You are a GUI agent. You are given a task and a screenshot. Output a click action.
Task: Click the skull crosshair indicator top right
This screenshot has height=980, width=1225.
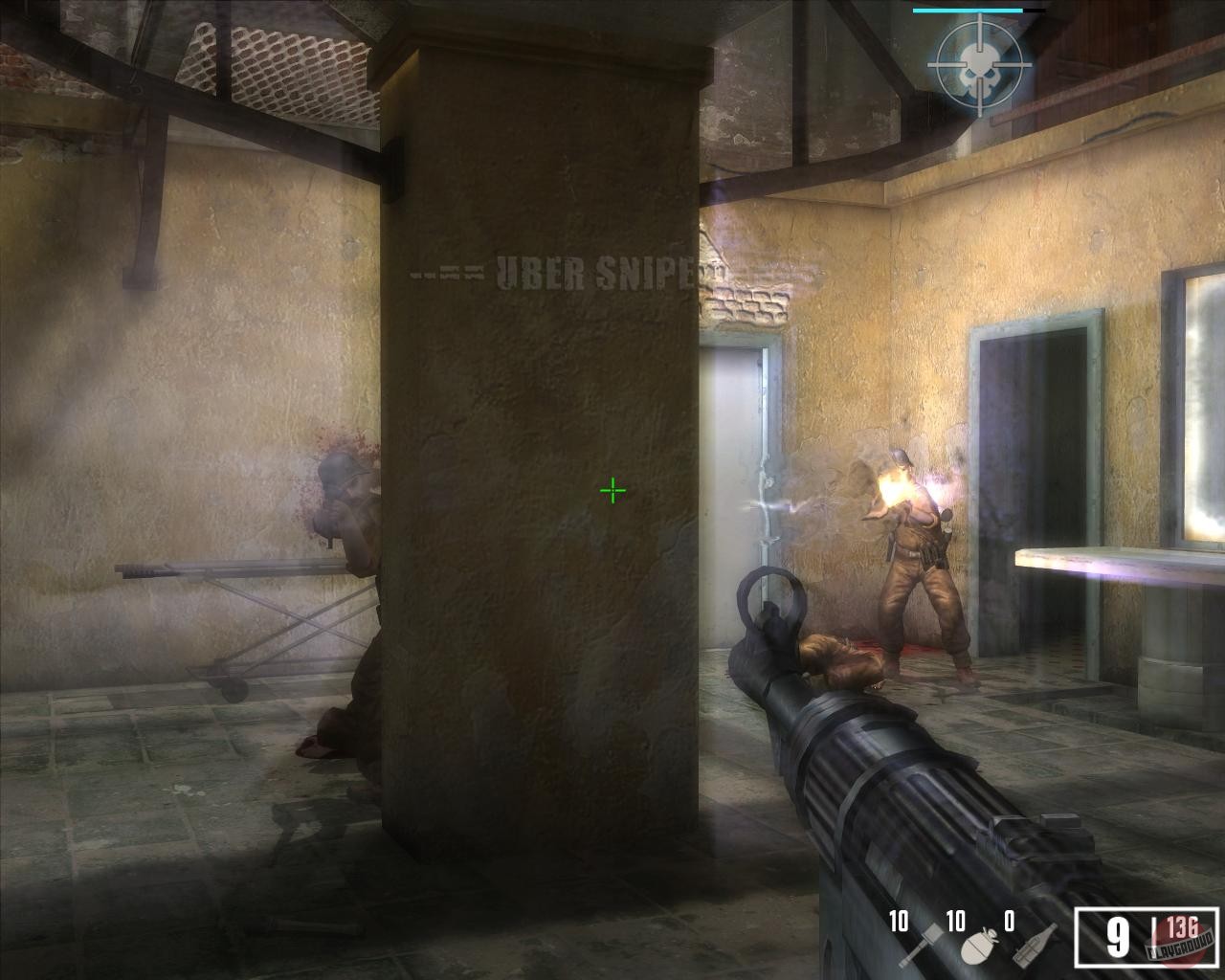pos(980,67)
